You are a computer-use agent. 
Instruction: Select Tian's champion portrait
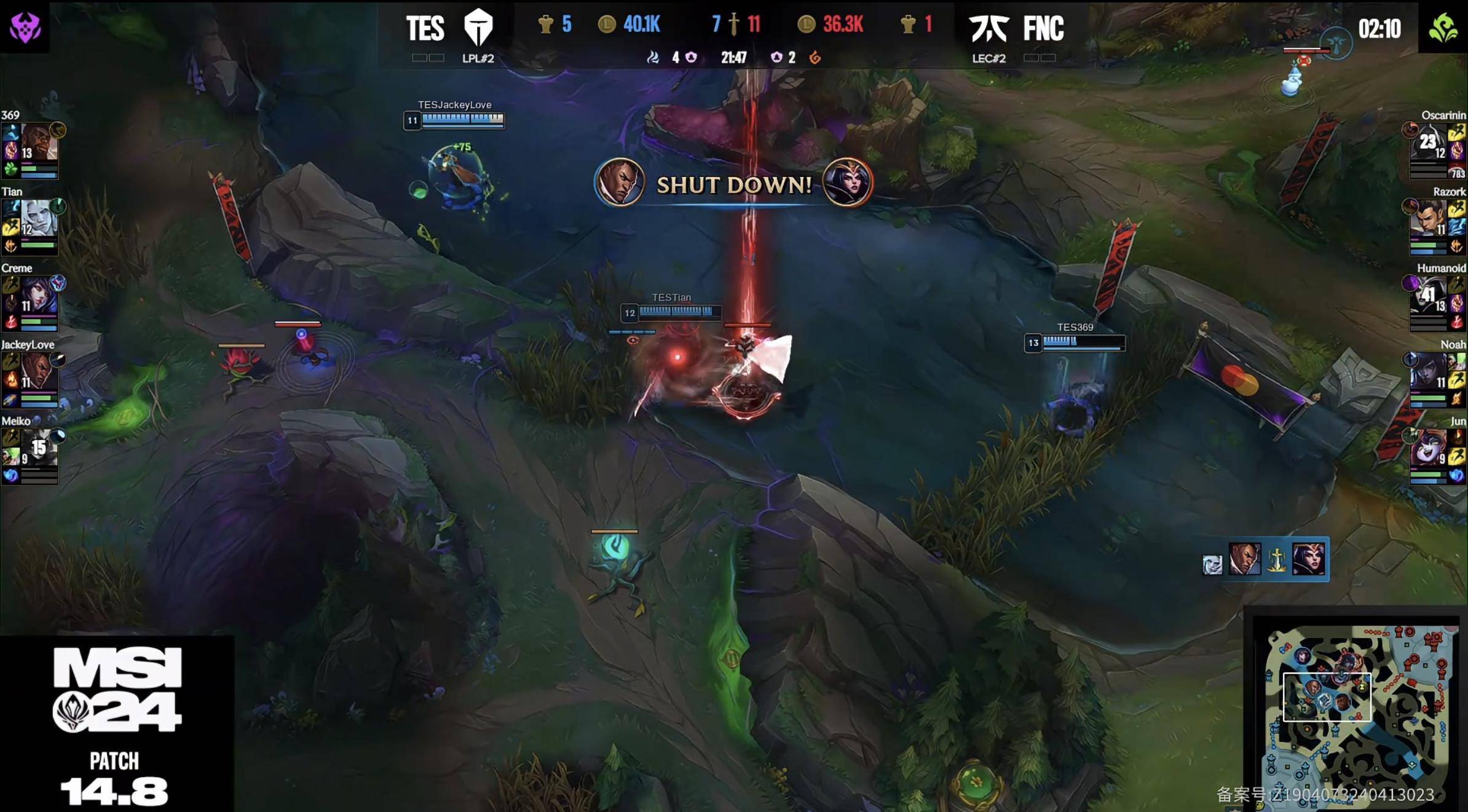(x=39, y=219)
